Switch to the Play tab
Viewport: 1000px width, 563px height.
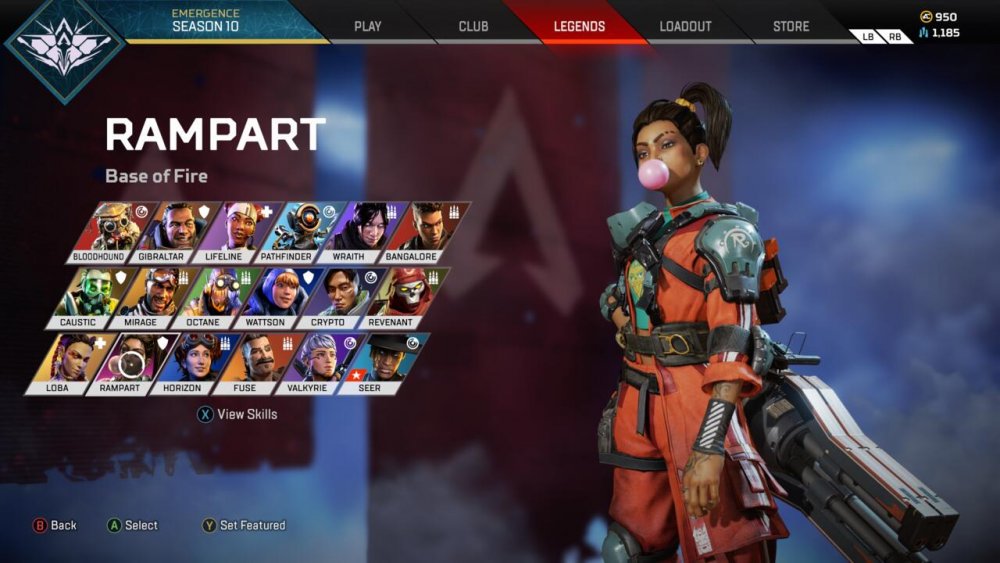coord(368,26)
